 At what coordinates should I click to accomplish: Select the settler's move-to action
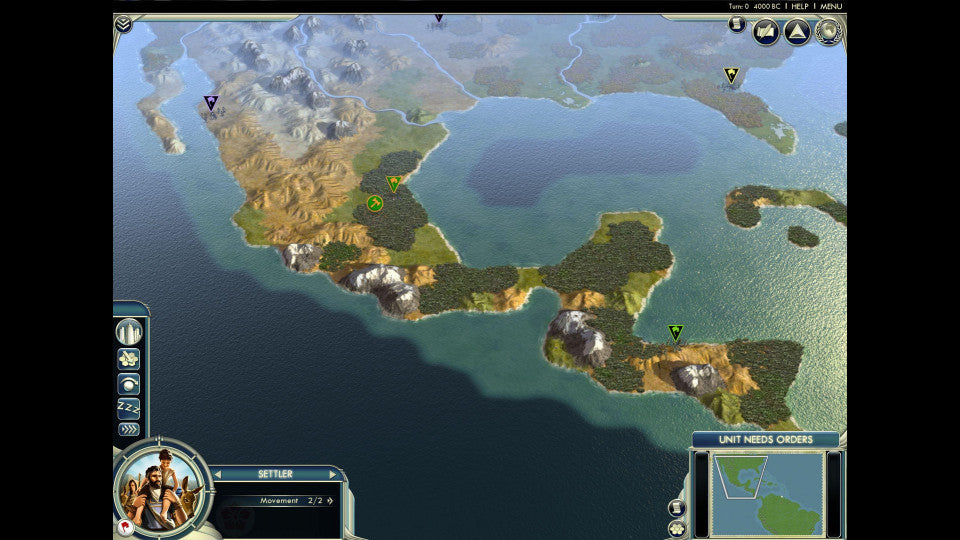(x=129, y=358)
